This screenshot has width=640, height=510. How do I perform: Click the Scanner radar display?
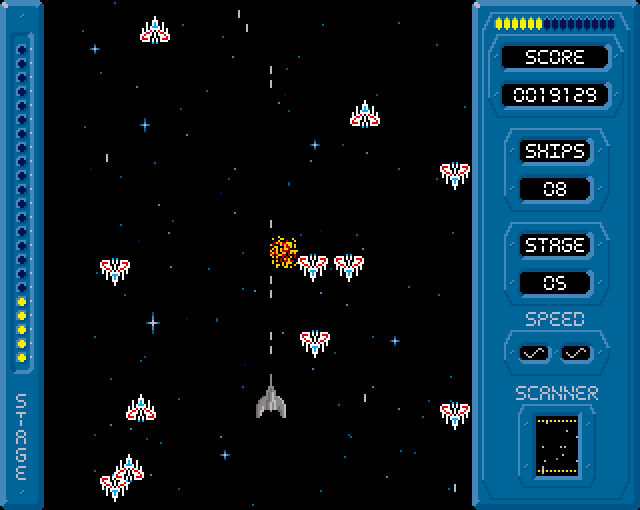[554, 443]
